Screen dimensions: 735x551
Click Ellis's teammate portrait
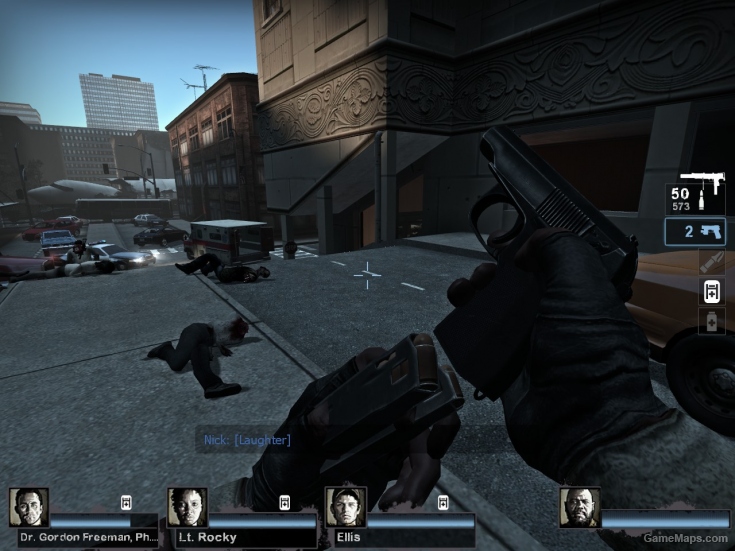345,507
